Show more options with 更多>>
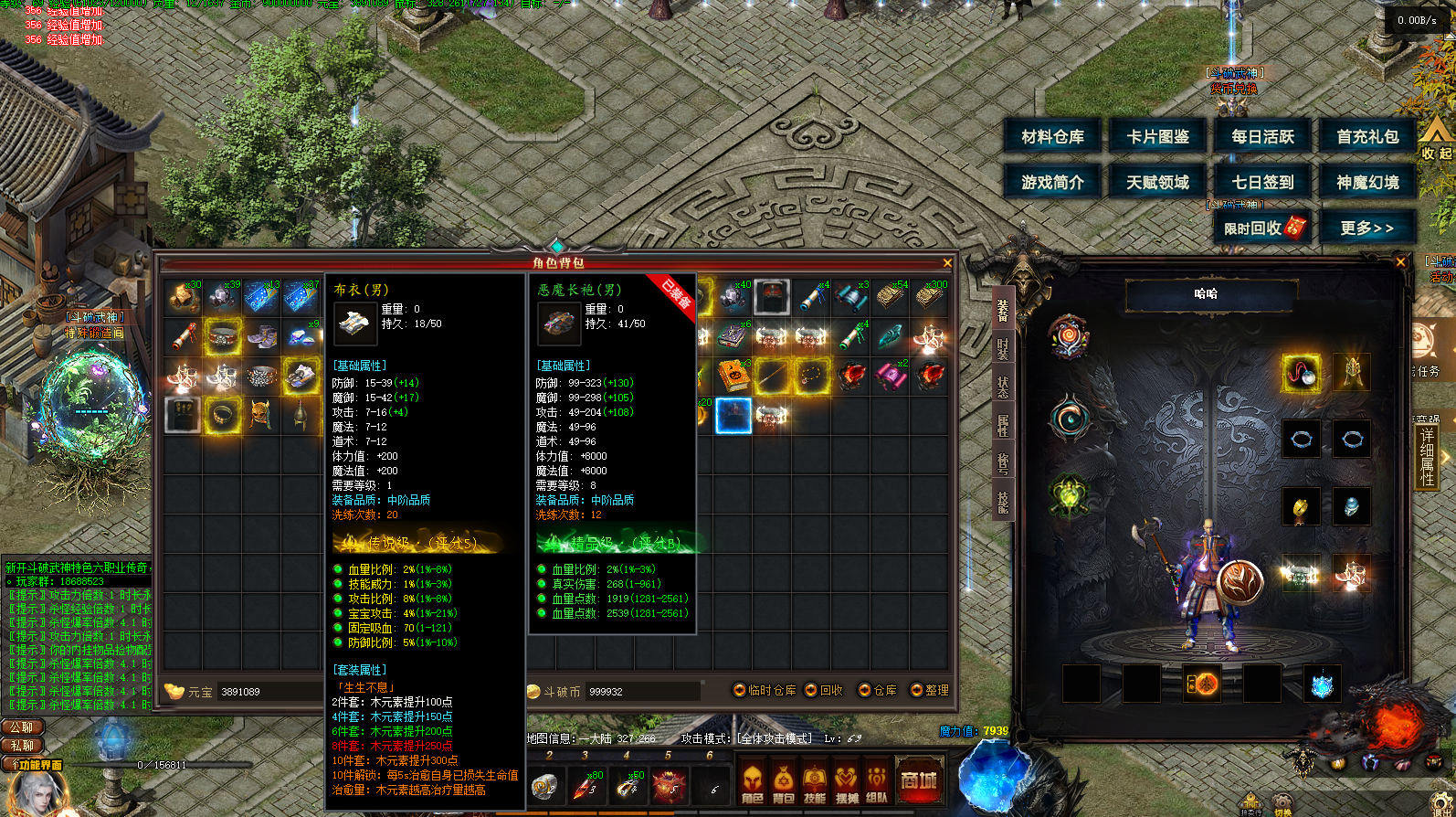 (x=1367, y=228)
